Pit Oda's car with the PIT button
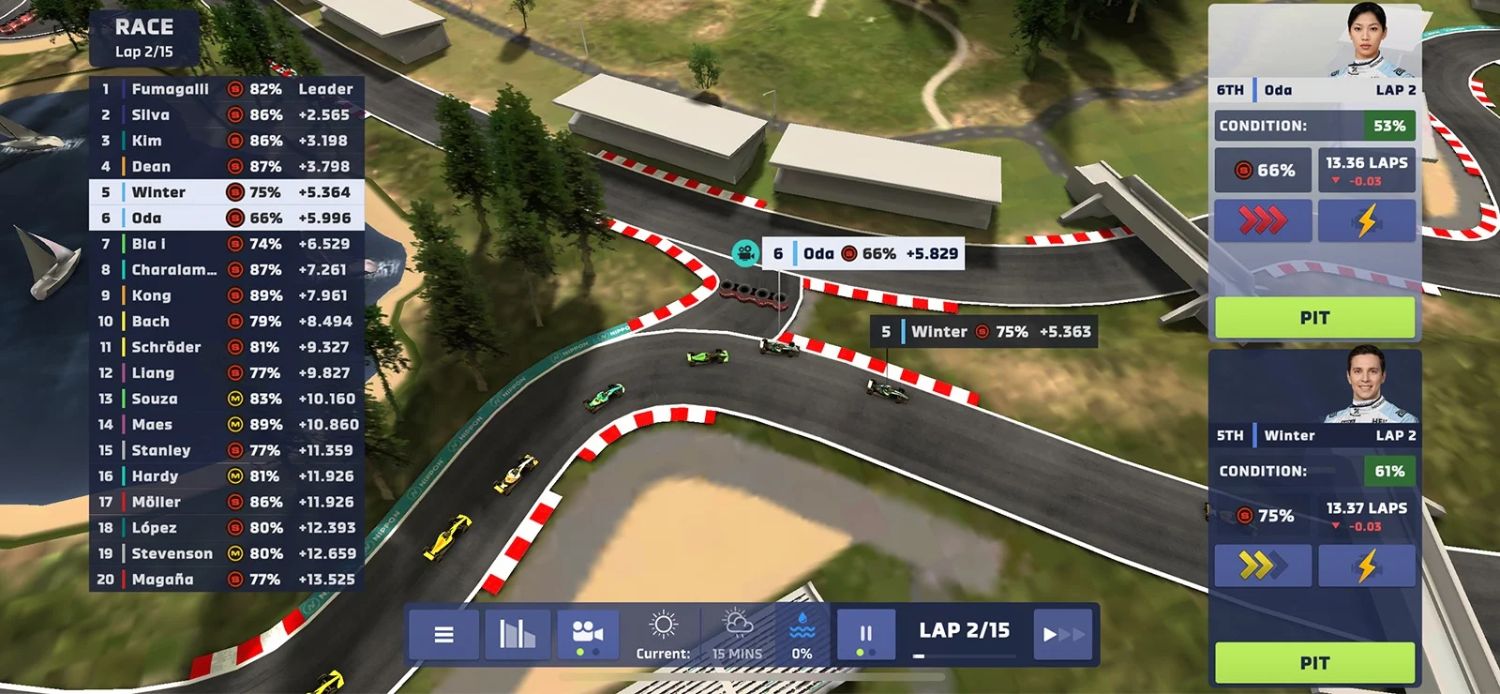 click(x=1315, y=318)
